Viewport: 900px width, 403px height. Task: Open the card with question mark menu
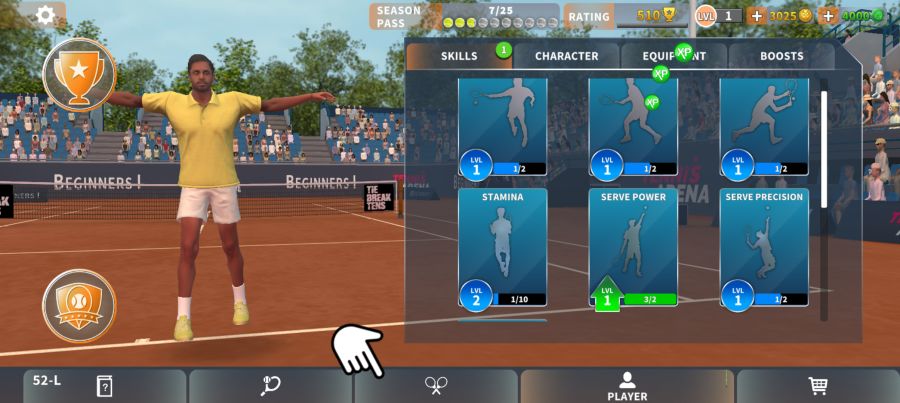(x=104, y=386)
